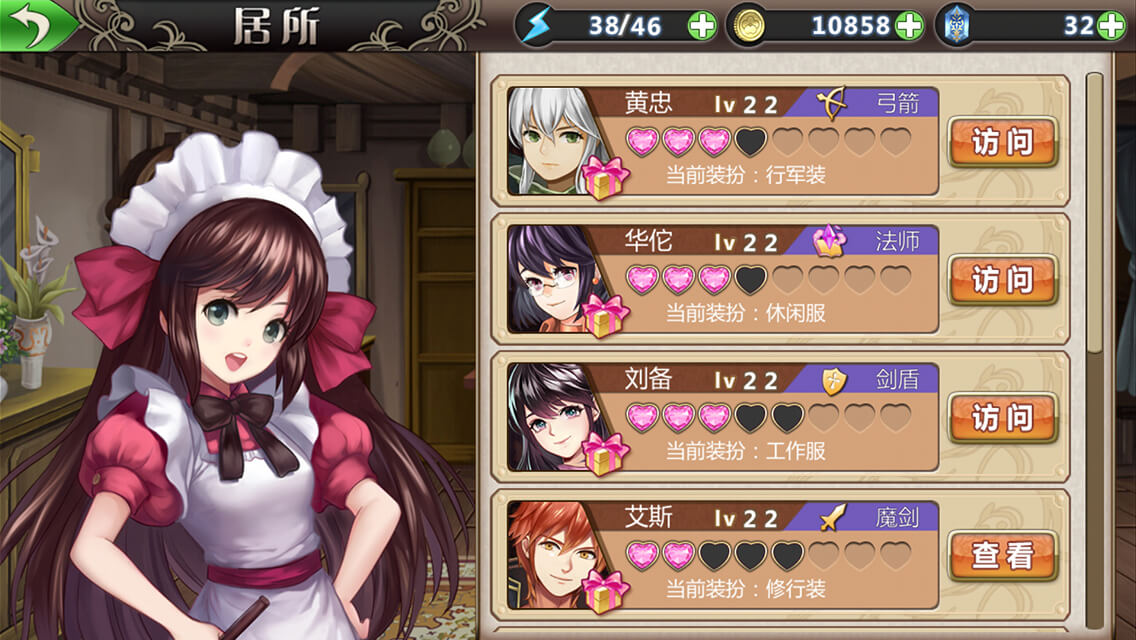Visit 黄忠 with the 访问 button
The height and width of the screenshot is (640, 1136).
click(x=1002, y=142)
